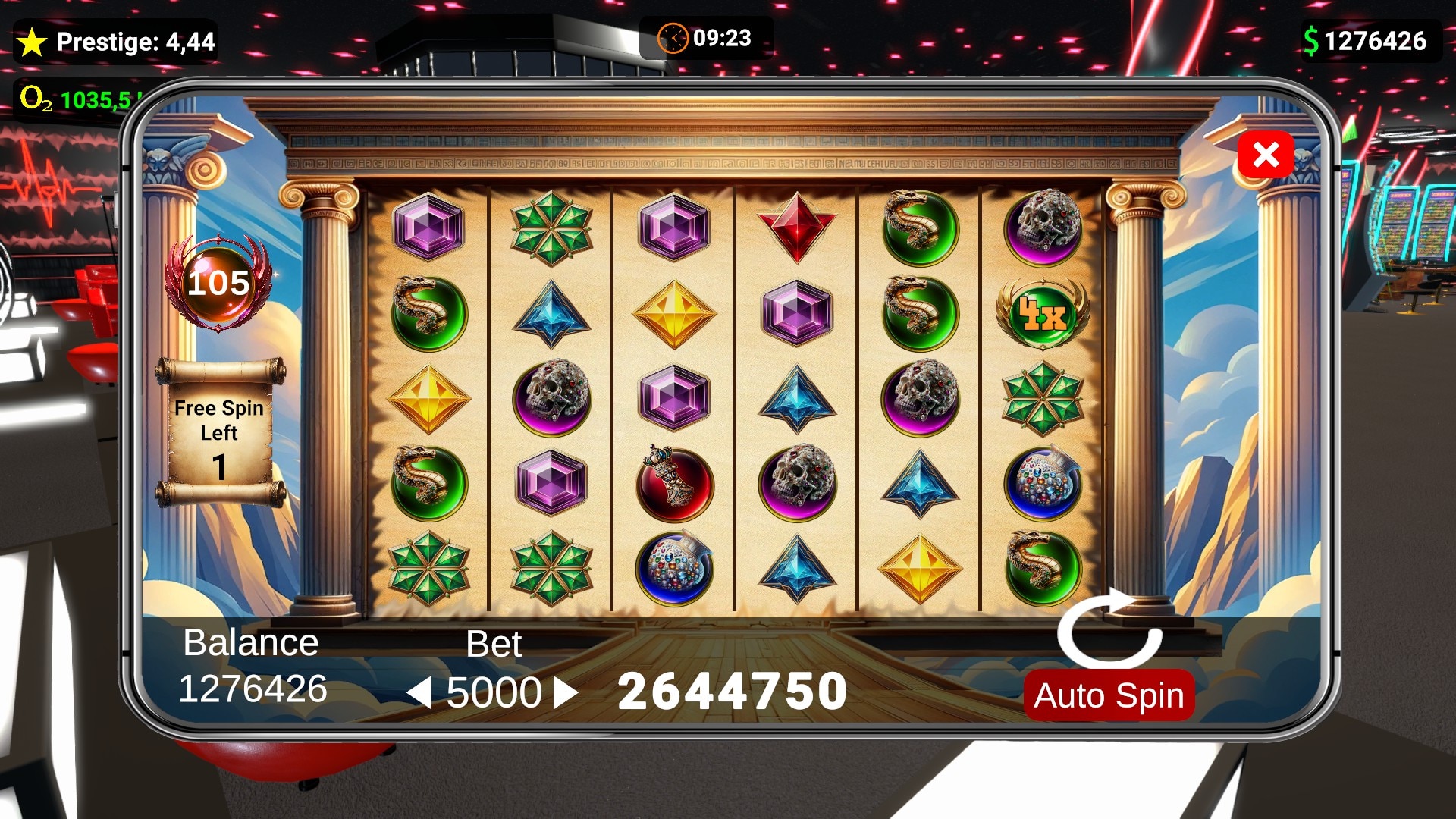1456x819 pixels.
Task: Activate the Auto Spin button
Action: 1108,695
